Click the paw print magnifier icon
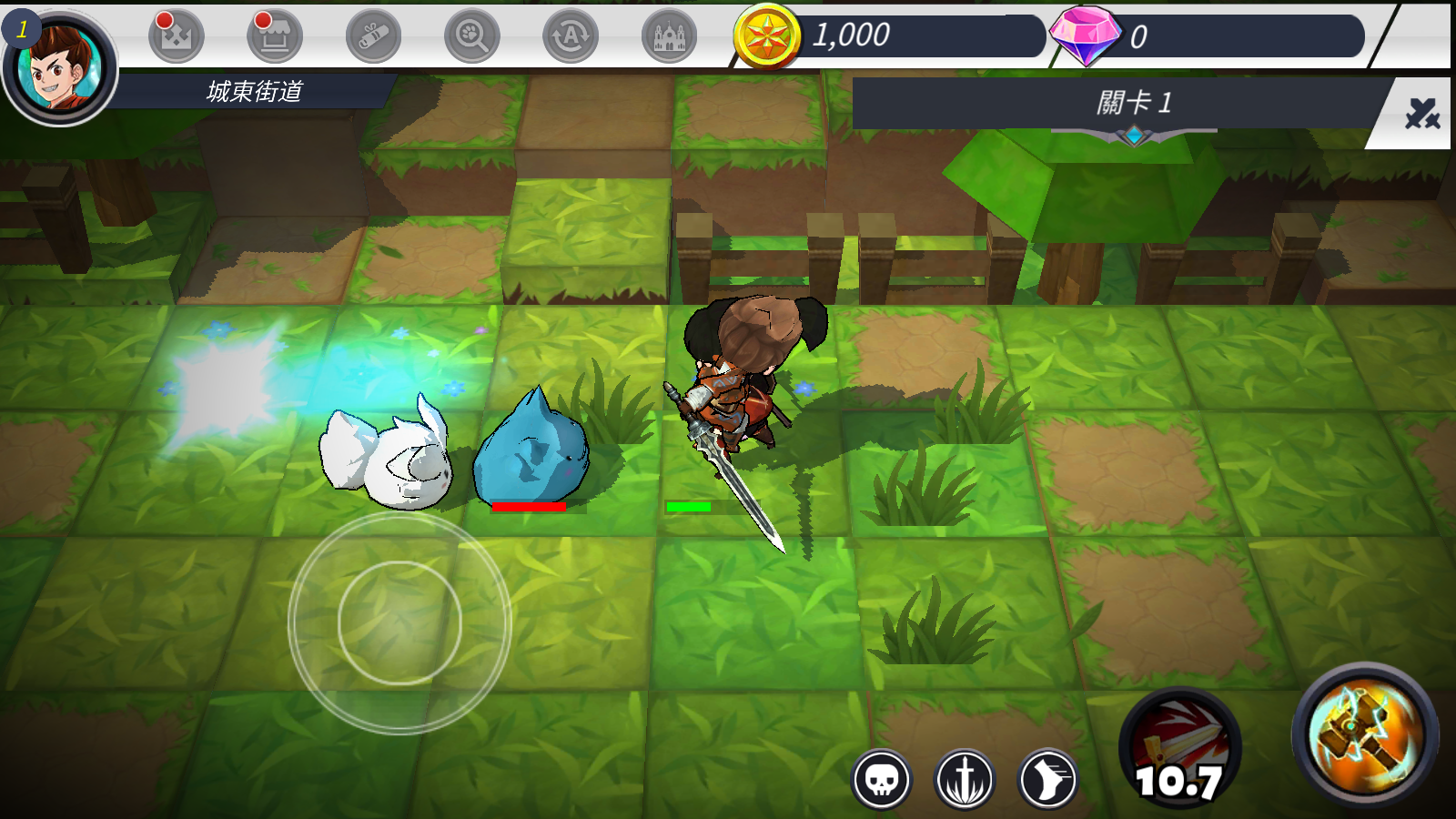 pos(471,36)
